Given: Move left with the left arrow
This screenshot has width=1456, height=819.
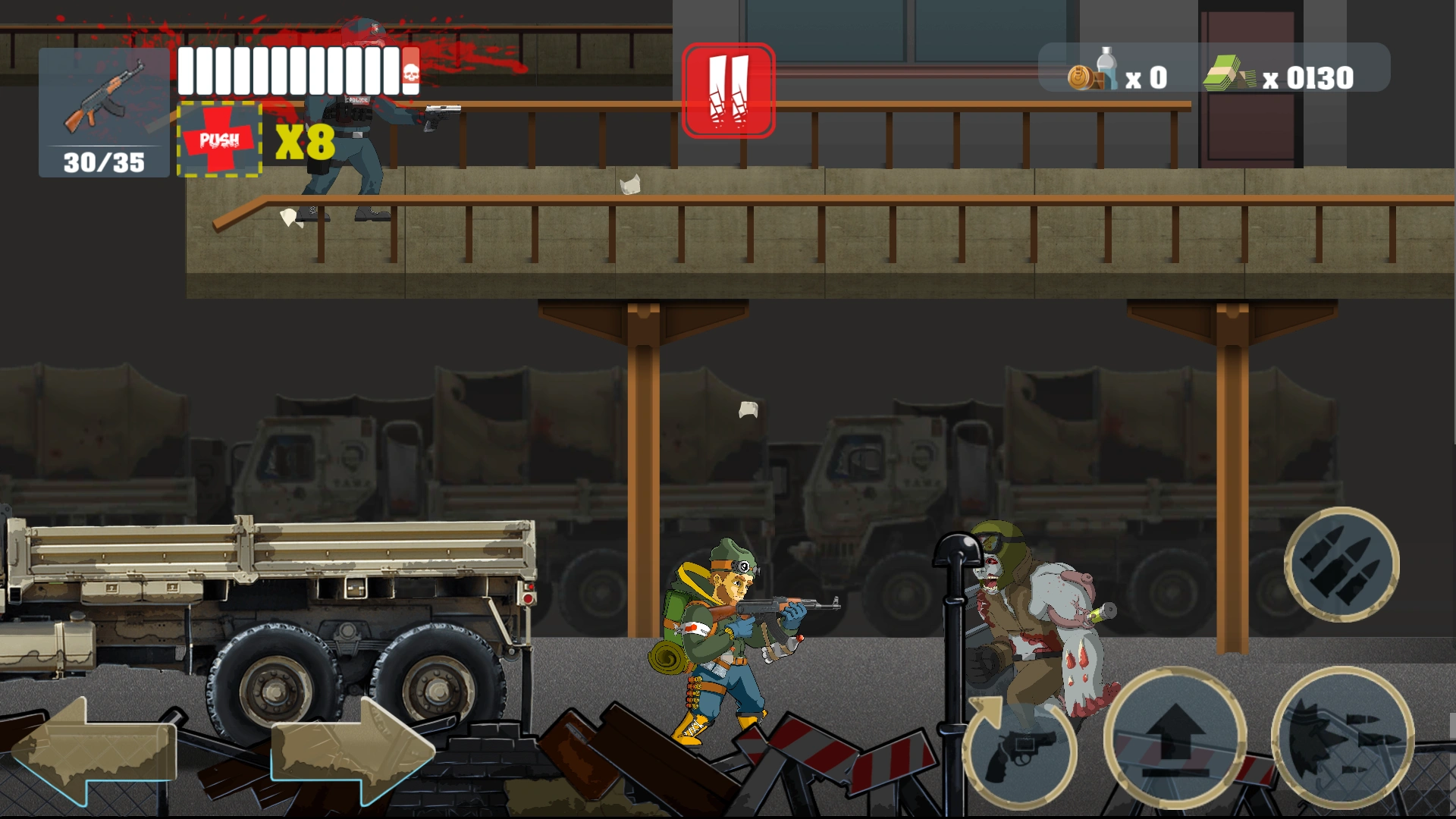Looking at the screenshot, I should [93, 751].
